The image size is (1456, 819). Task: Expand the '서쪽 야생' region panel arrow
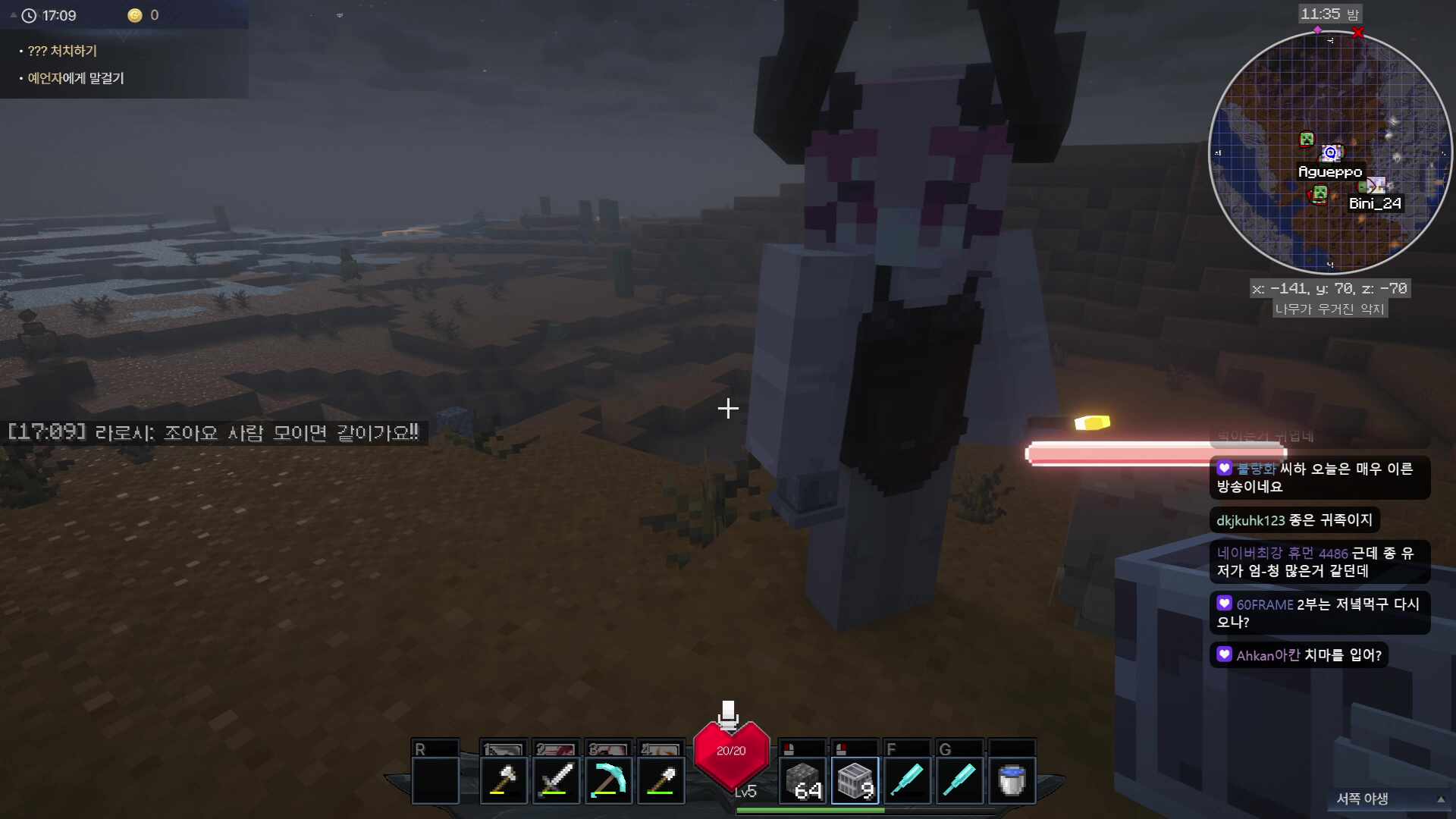click(x=1440, y=799)
